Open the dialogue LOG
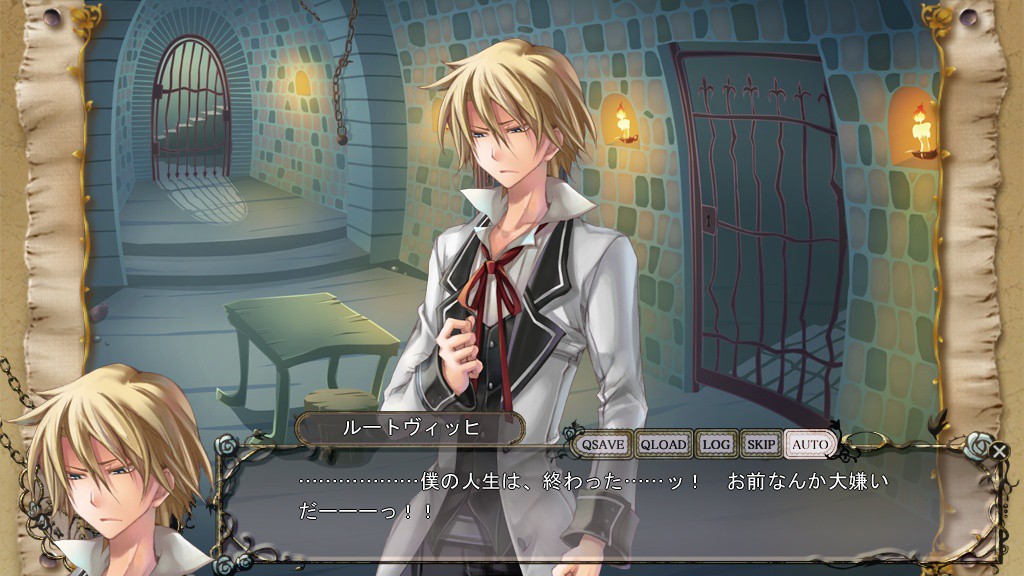The image size is (1024, 576). (716, 443)
